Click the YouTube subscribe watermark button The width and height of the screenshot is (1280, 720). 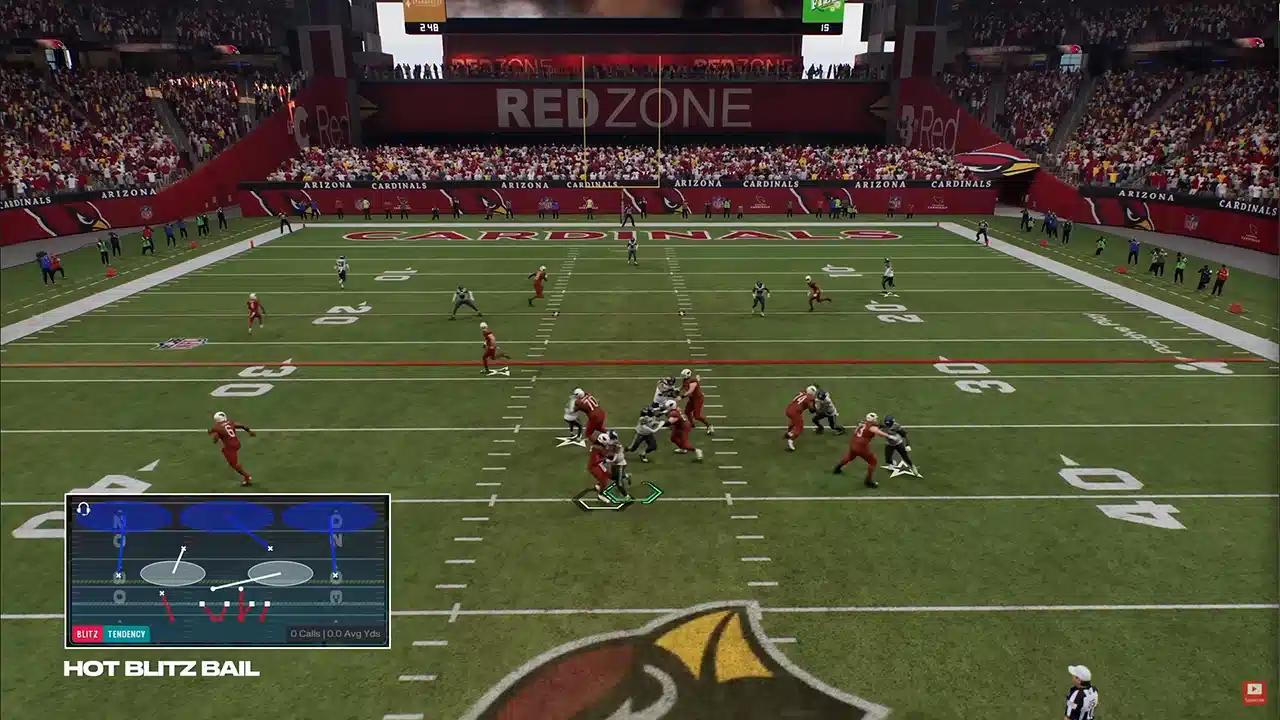[1253, 691]
